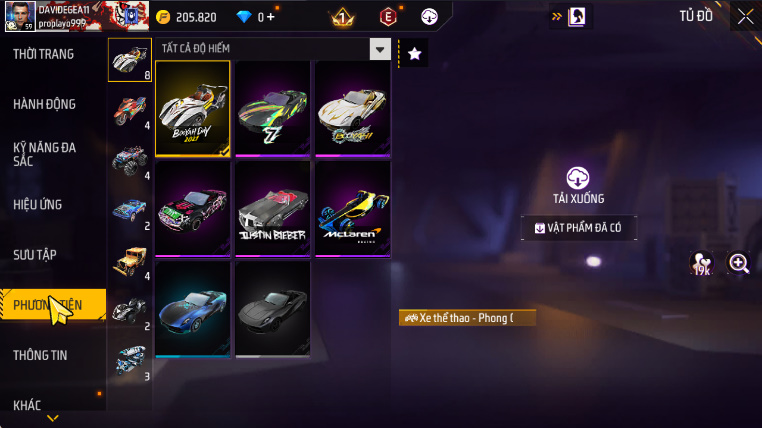Click the magnifier zoom icon
762x428 pixels.
tap(739, 263)
